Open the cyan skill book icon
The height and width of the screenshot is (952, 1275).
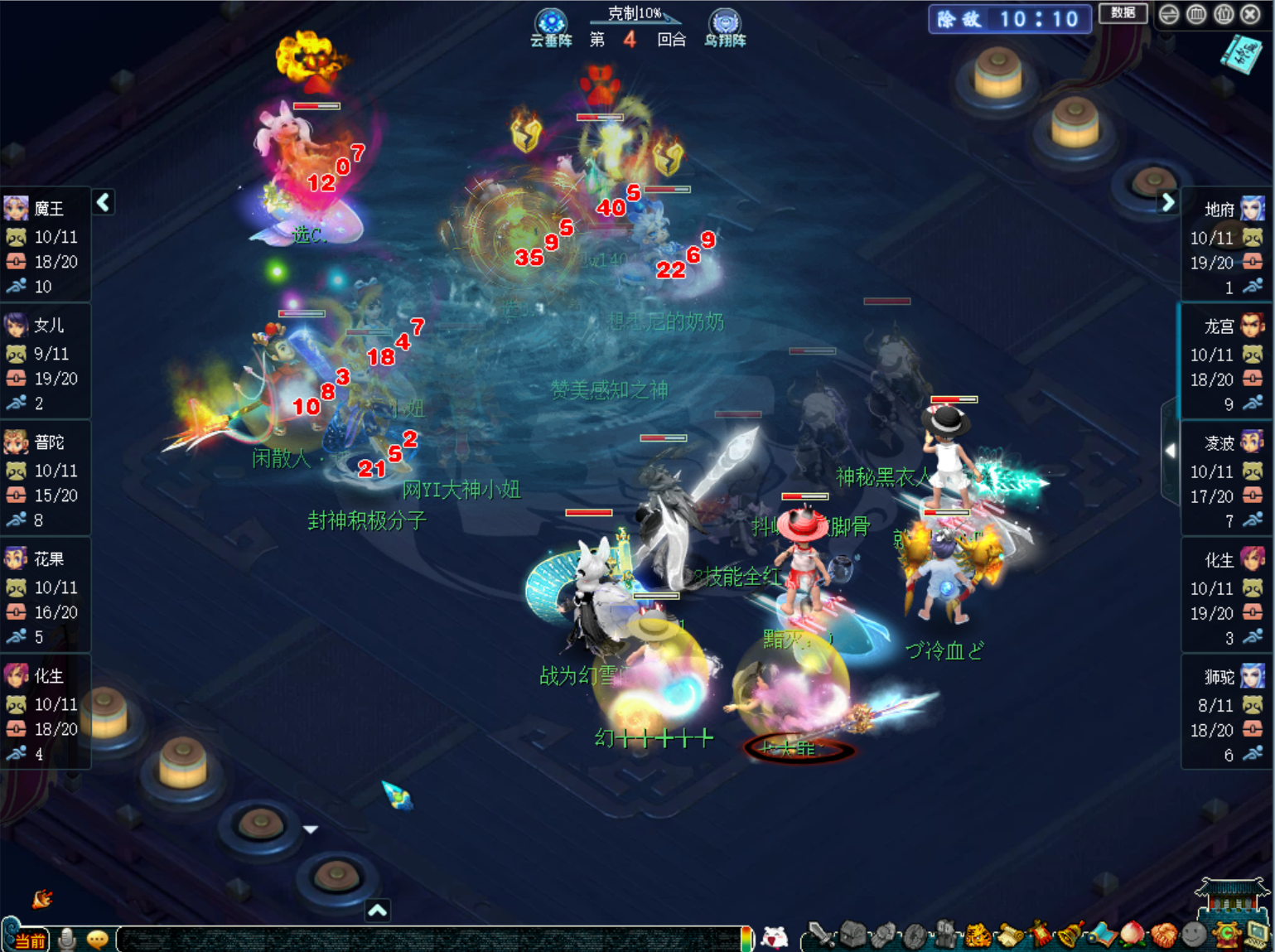pyautogui.click(x=1241, y=54)
